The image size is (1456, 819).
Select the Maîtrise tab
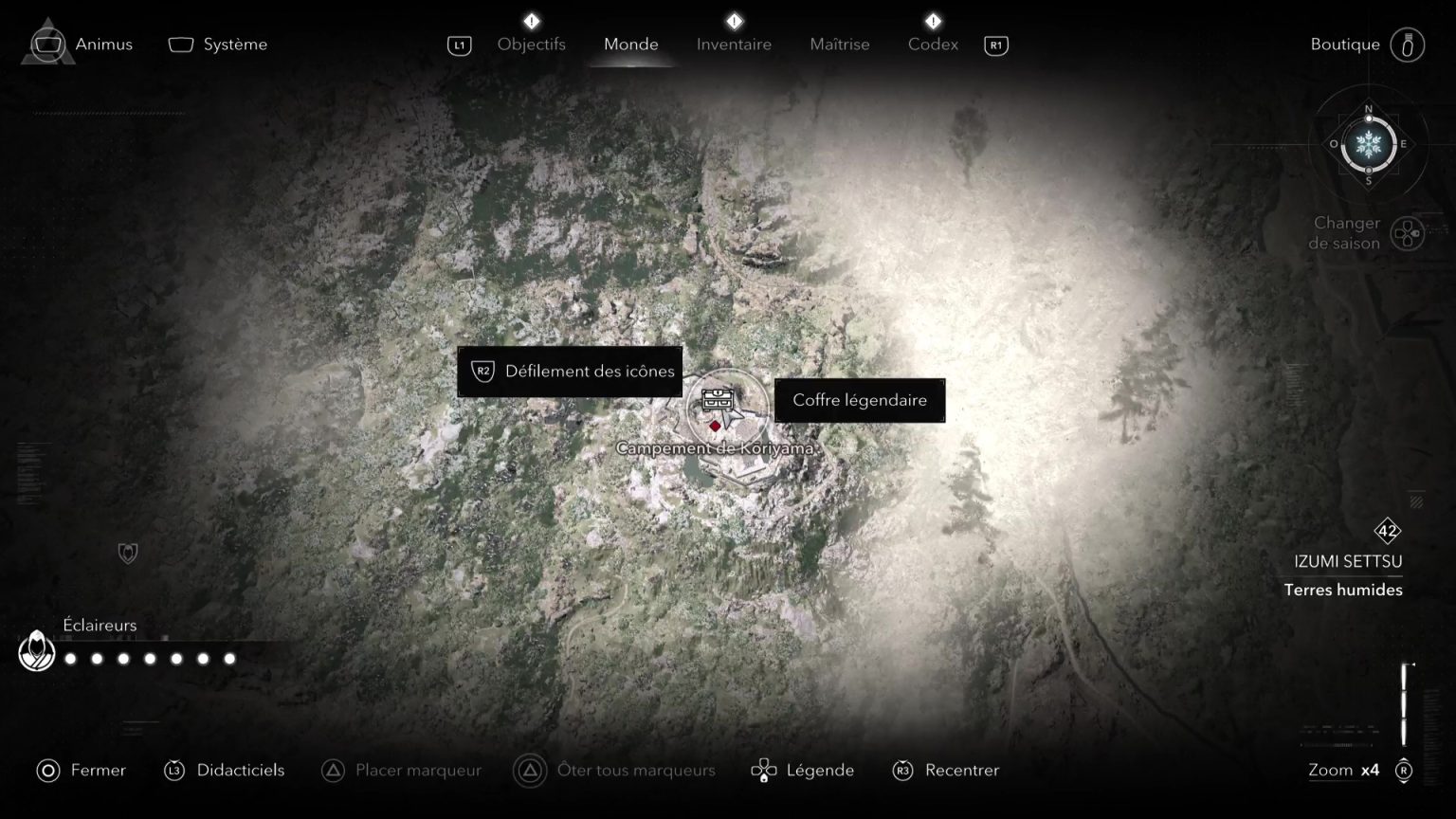[x=839, y=44]
